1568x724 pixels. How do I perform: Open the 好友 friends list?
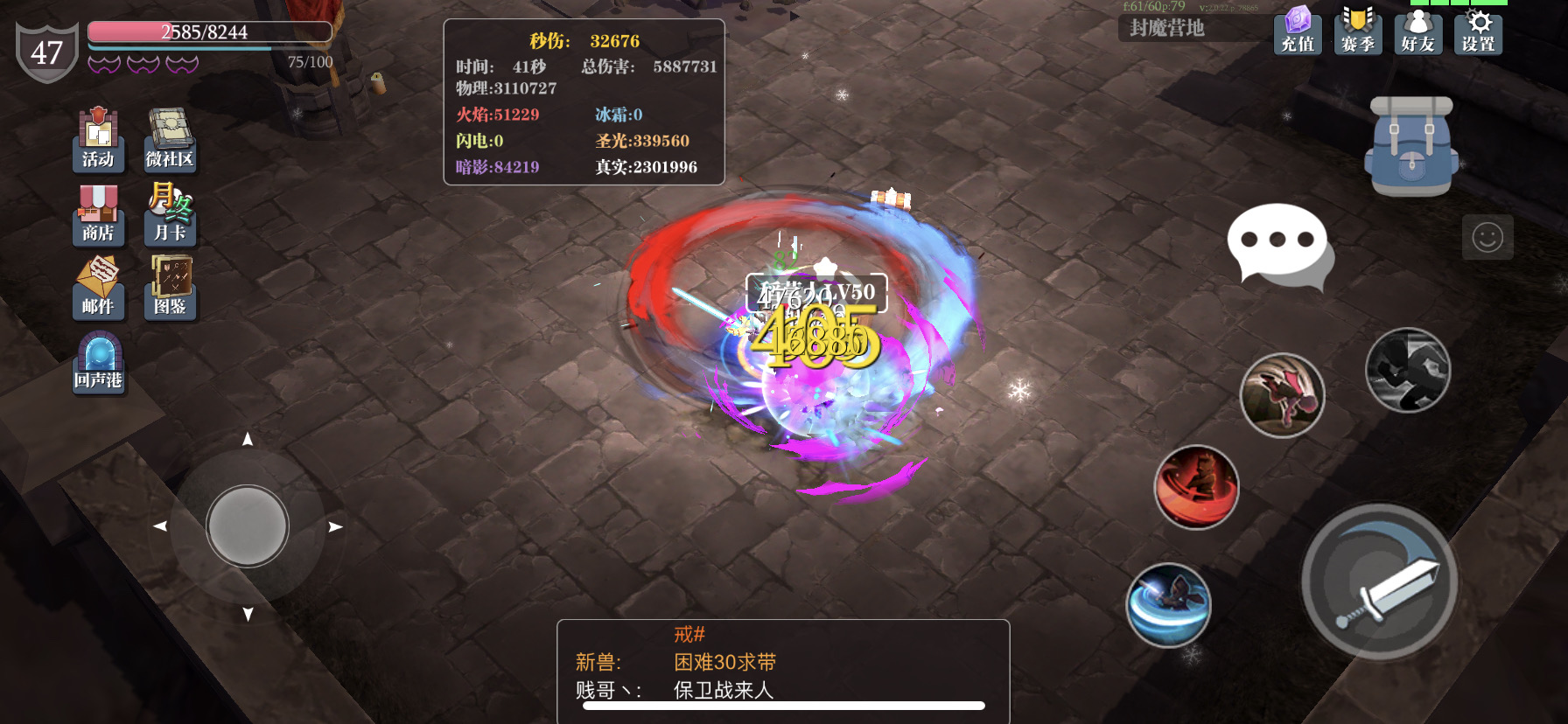[x=1417, y=35]
